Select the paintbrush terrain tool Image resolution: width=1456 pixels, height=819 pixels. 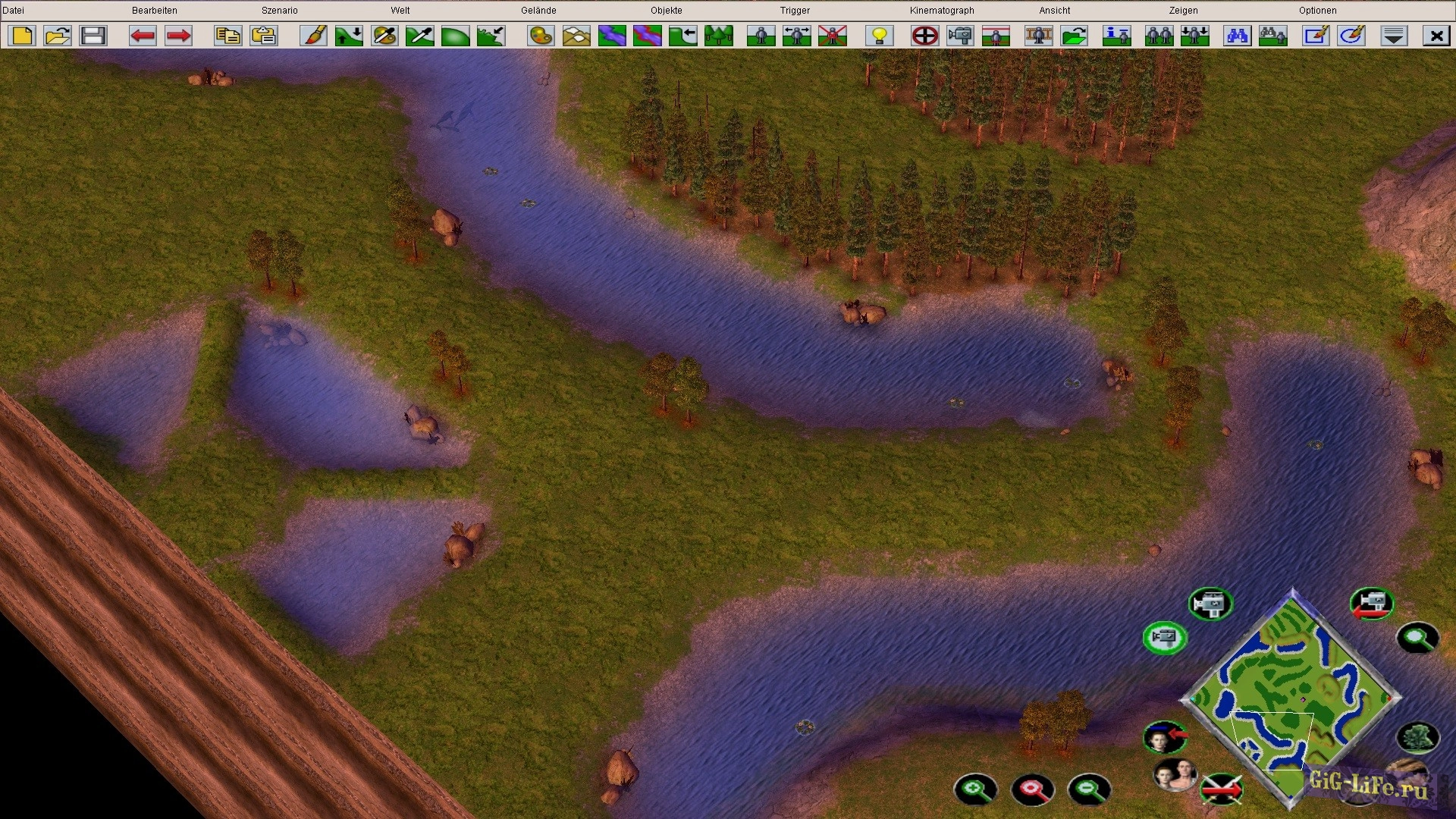pyautogui.click(x=313, y=36)
